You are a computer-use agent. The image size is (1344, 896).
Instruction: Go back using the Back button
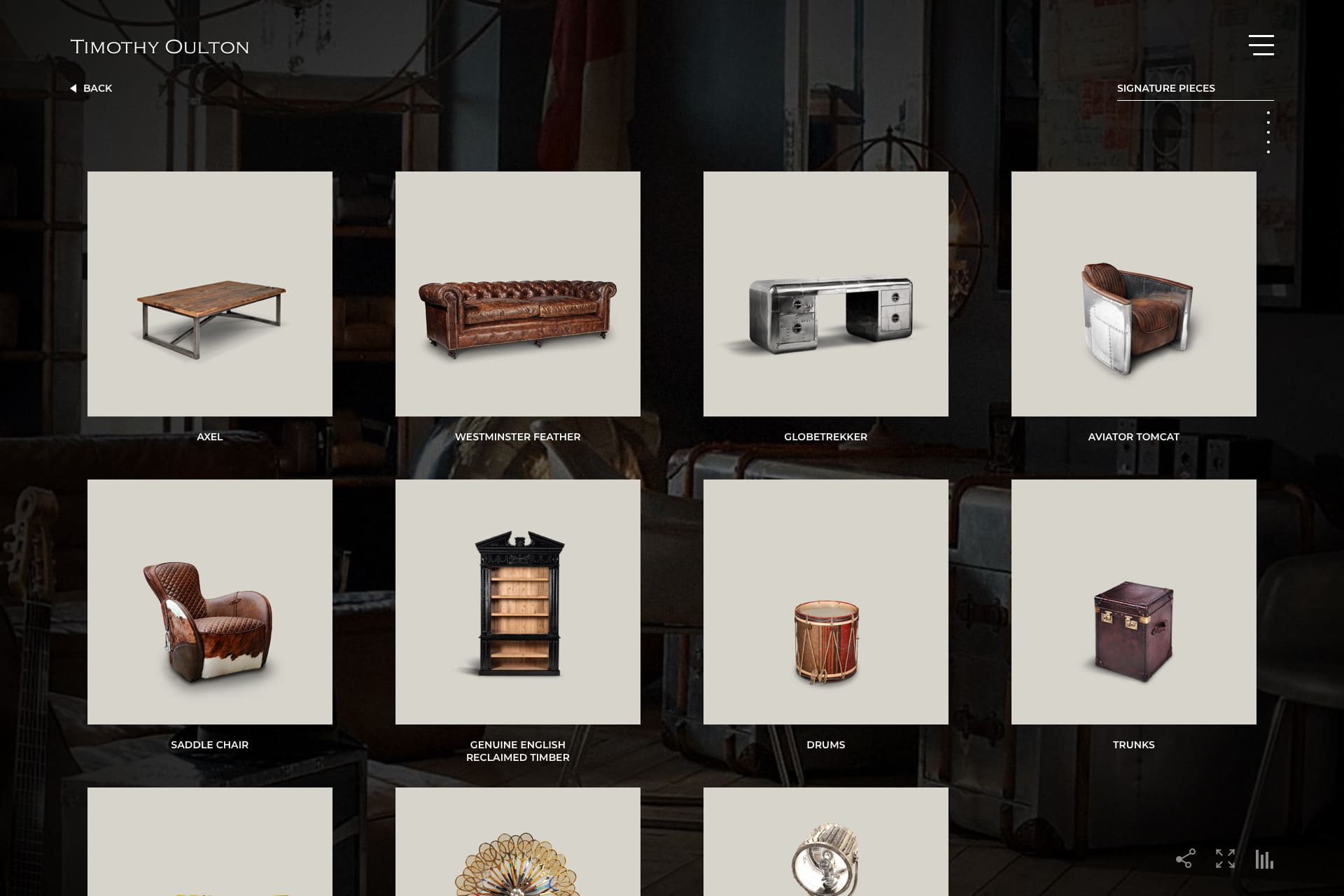pyautogui.click(x=92, y=88)
